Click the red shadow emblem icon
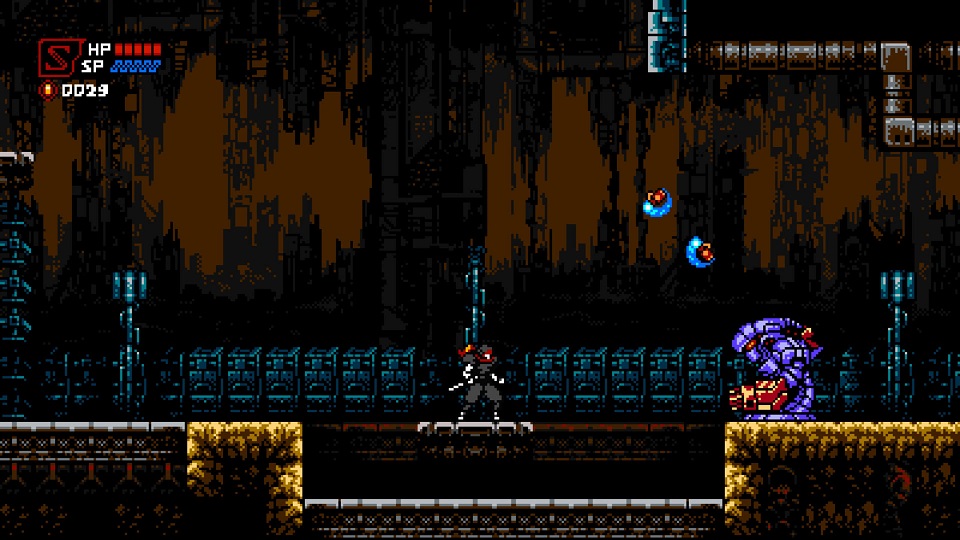 tap(57, 57)
